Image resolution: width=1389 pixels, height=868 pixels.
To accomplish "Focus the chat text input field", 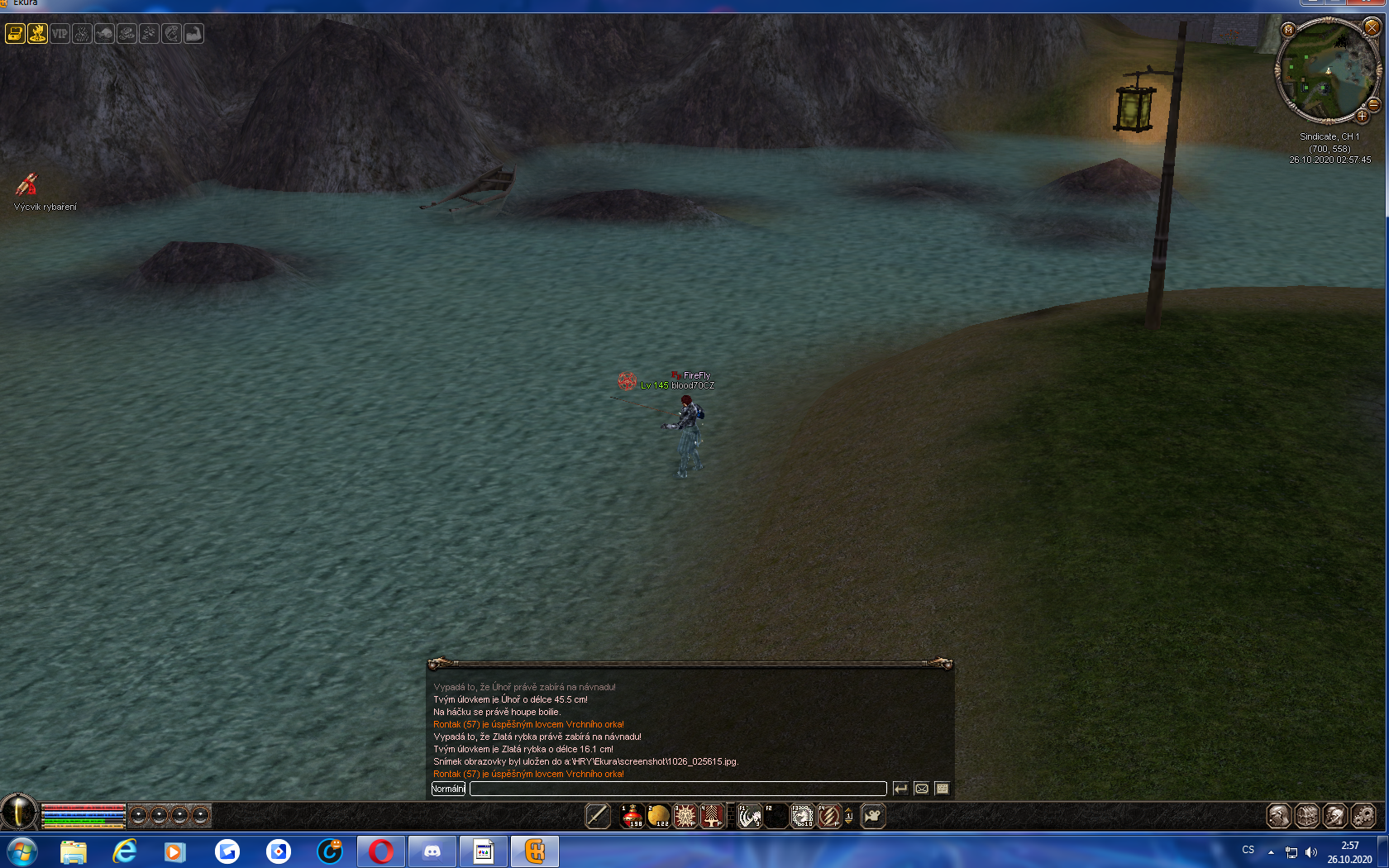I will coord(677,789).
